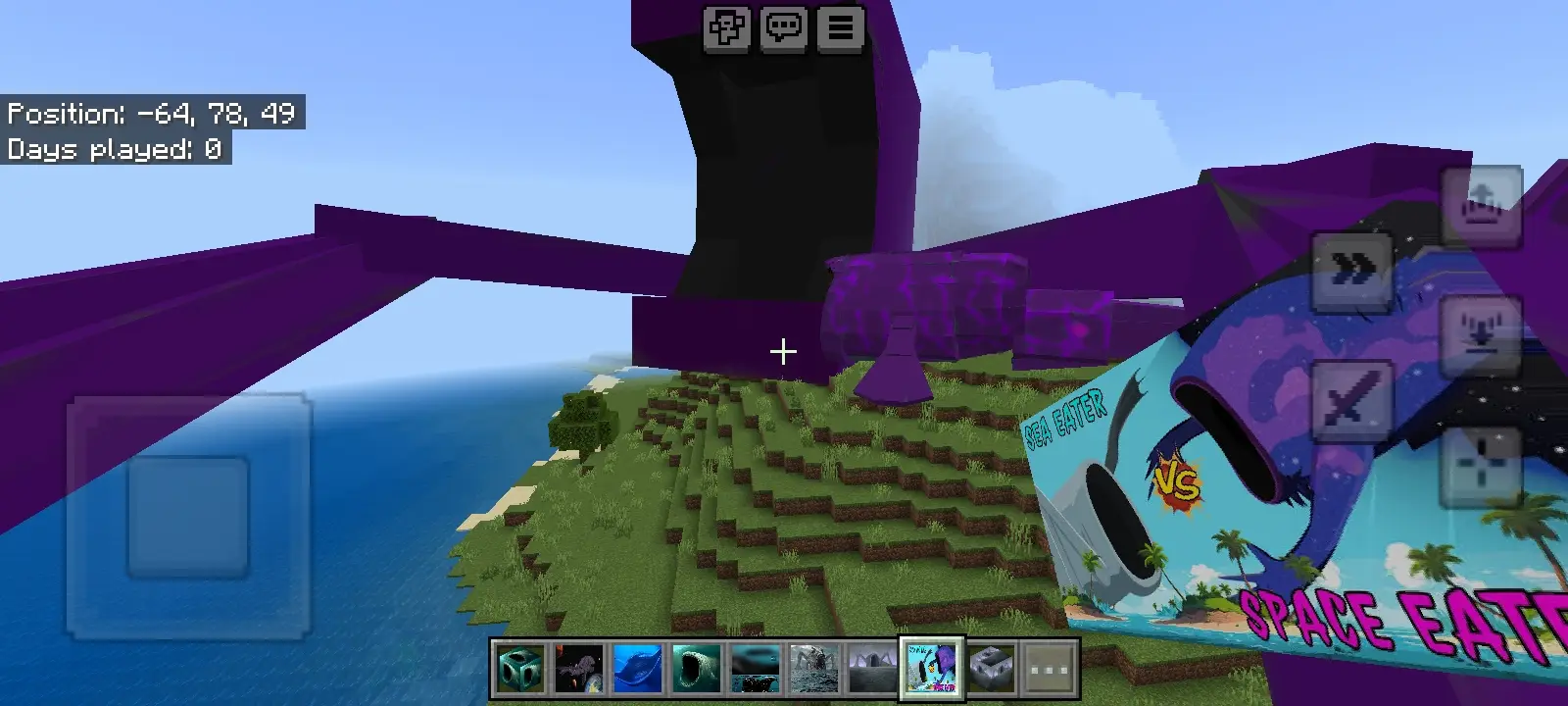1568x706 pixels.
Task: Tap the virtual joystick thumb pad
Action: pos(188,517)
